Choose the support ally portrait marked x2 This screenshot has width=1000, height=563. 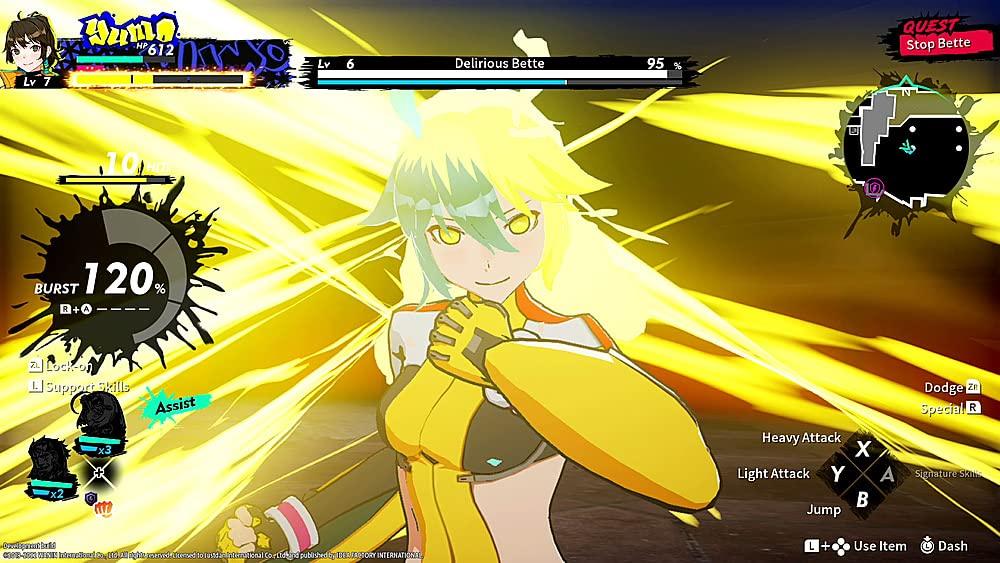coord(50,467)
